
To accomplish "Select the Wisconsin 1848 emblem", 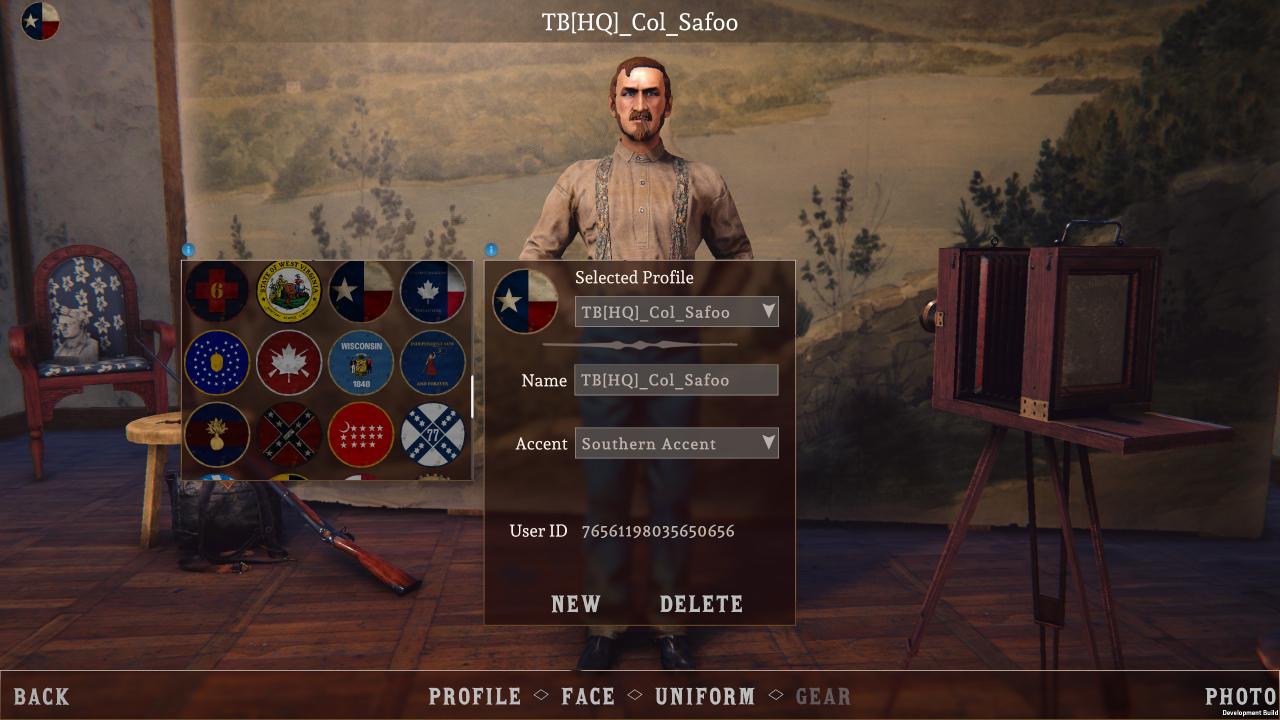I will coord(361,363).
